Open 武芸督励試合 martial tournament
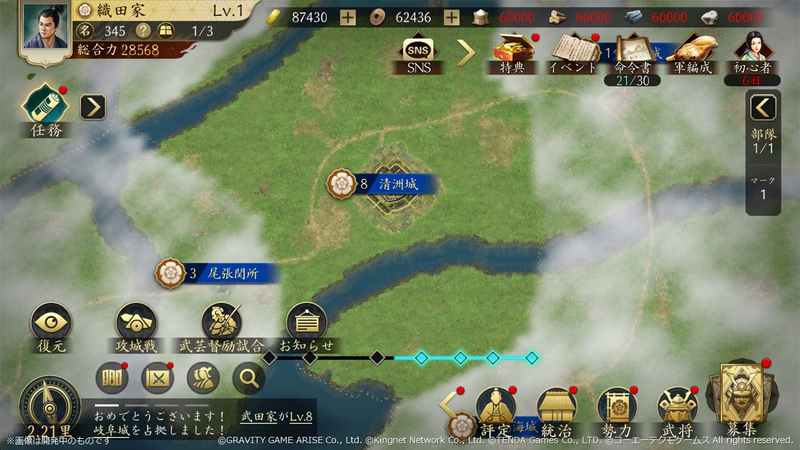Screen dimensions: 800x450 pos(221,325)
